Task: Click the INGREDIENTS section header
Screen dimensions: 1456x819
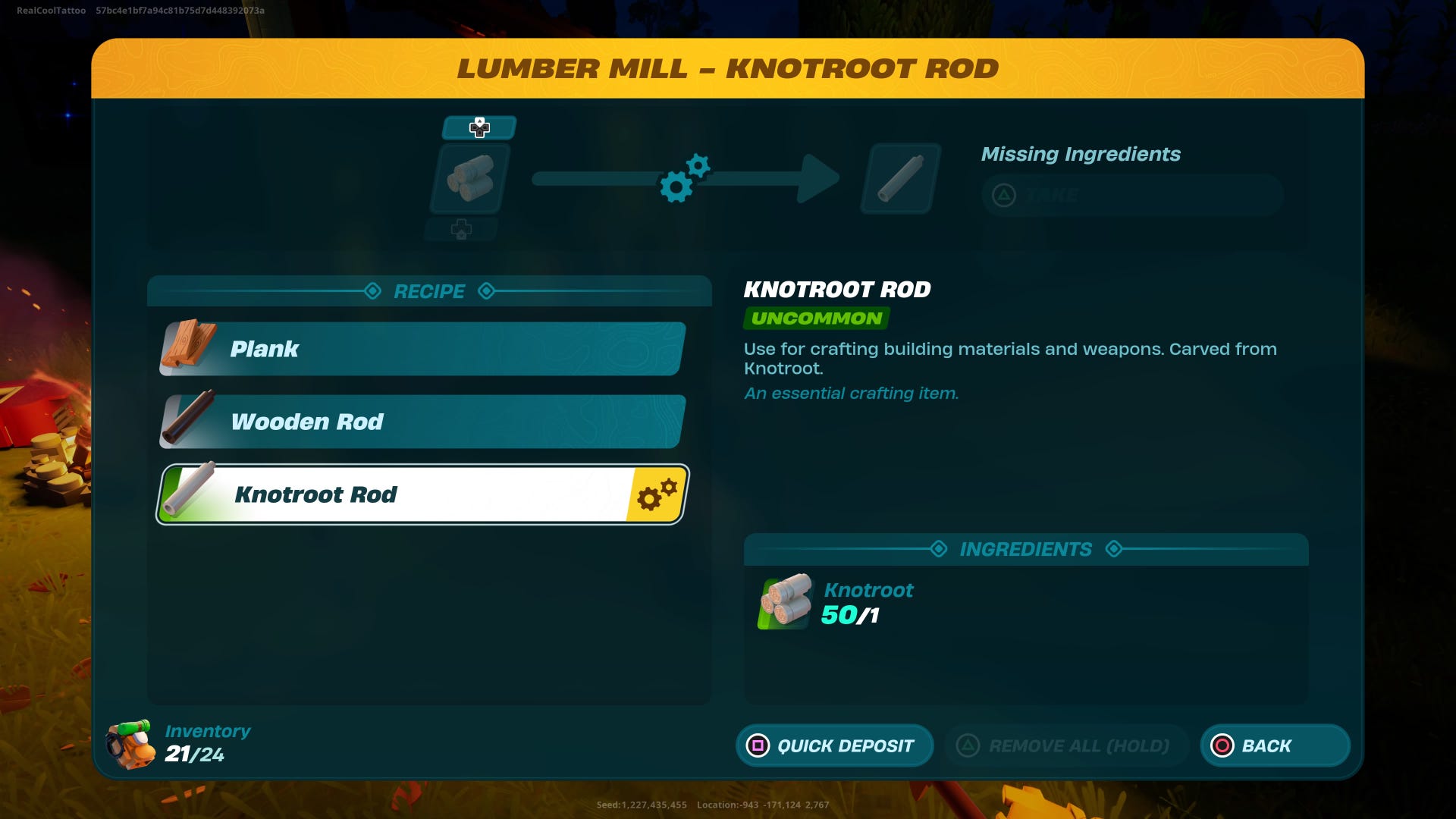Action: (x=1025, y=549)
